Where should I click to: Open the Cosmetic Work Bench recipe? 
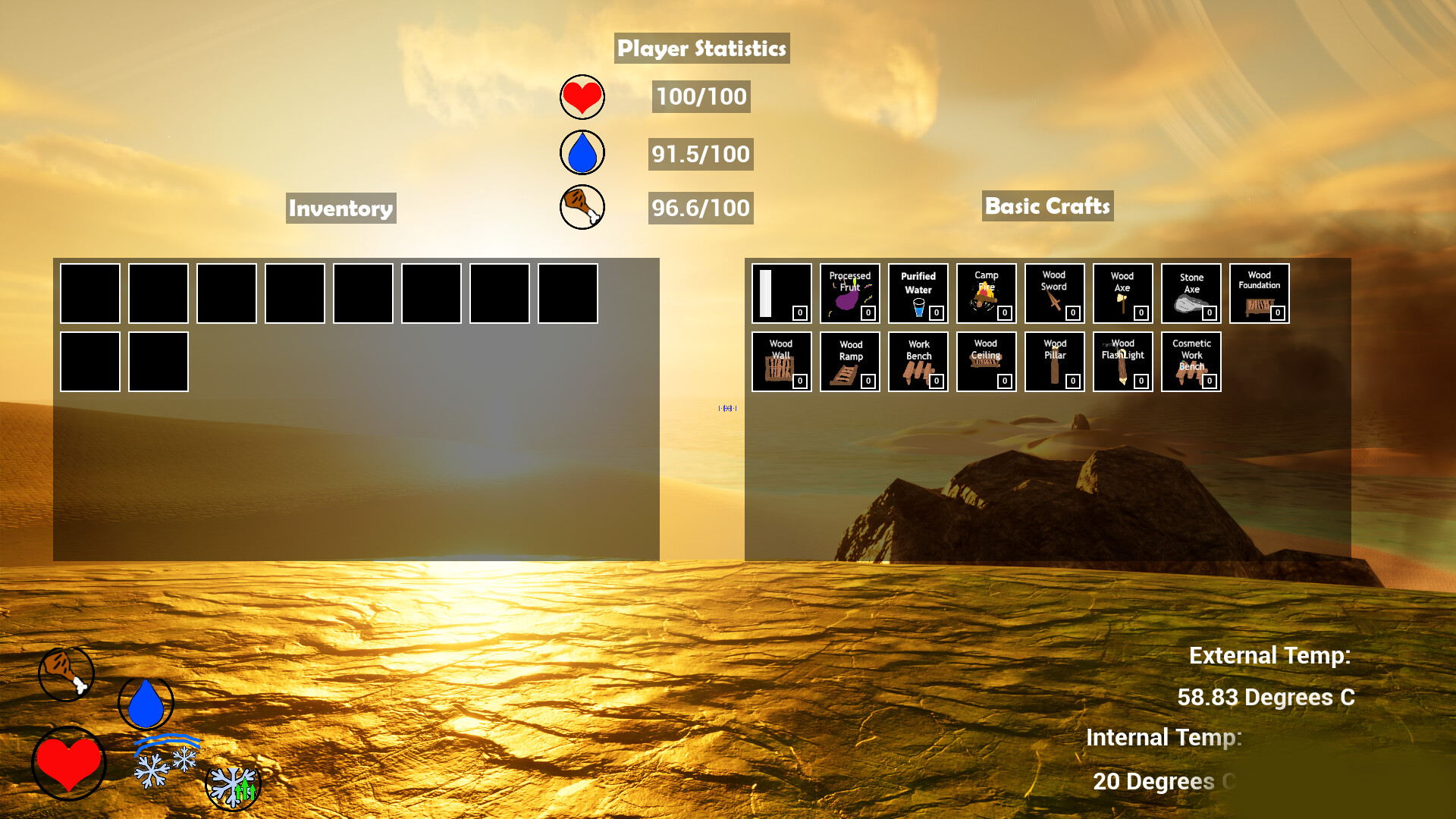(x=1191, y=362)
